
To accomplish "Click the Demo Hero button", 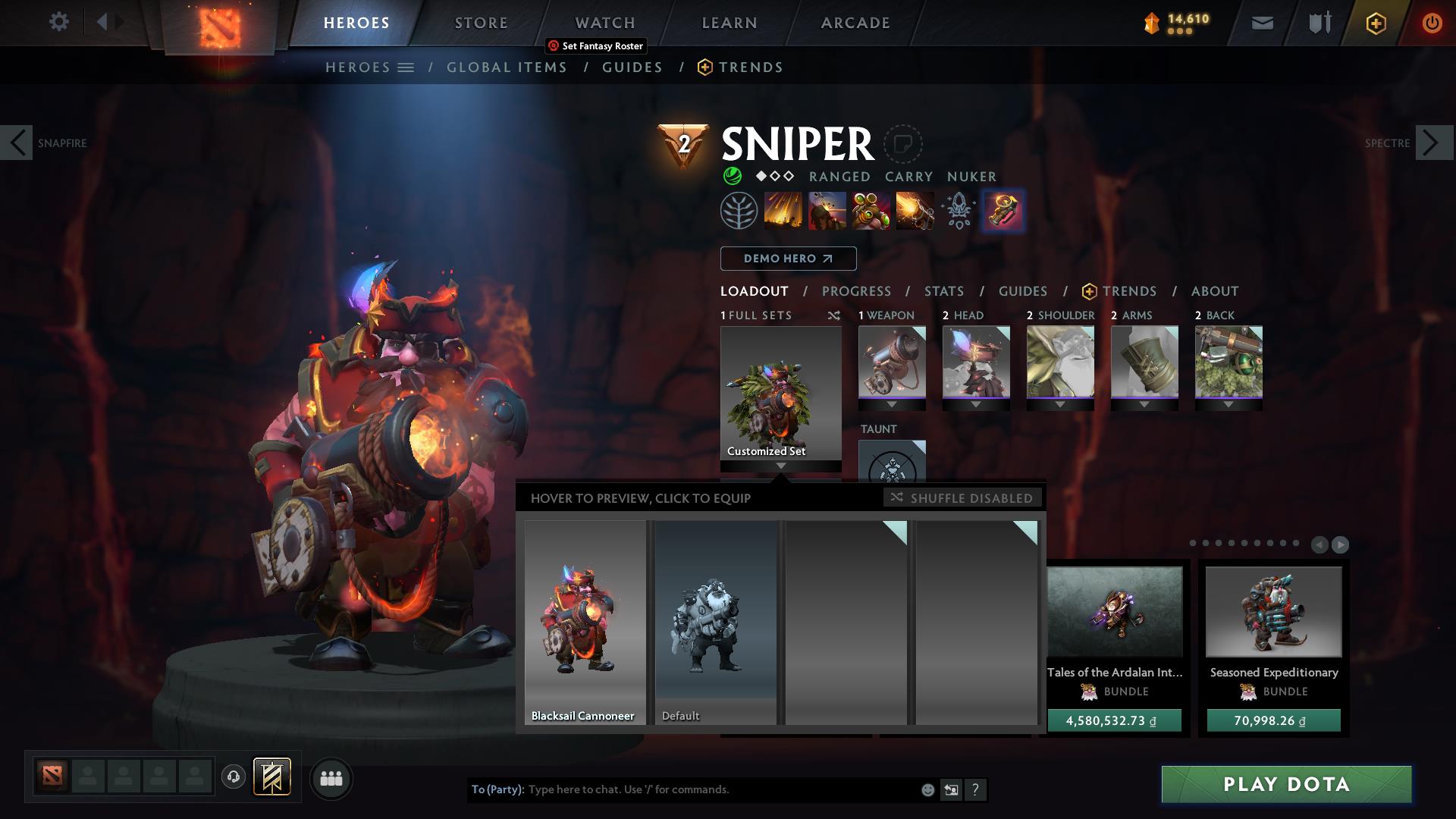I will coord(788,259).
